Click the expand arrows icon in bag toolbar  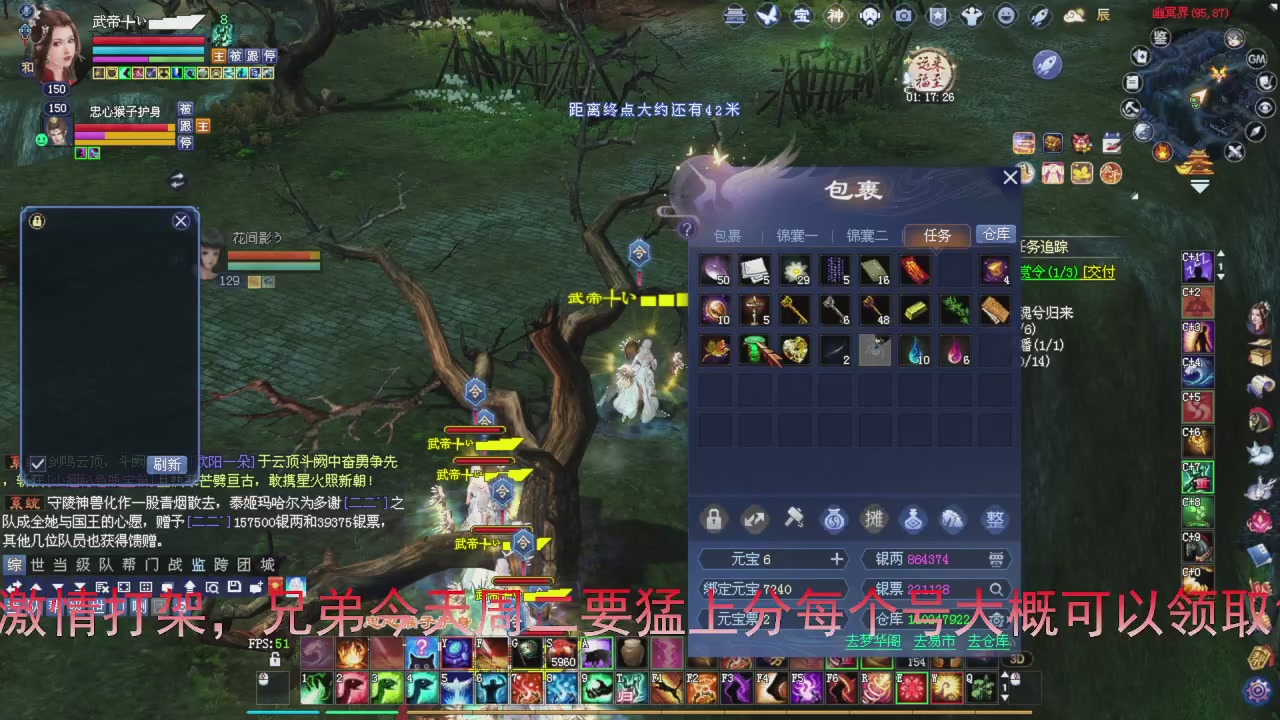(754, 519)
